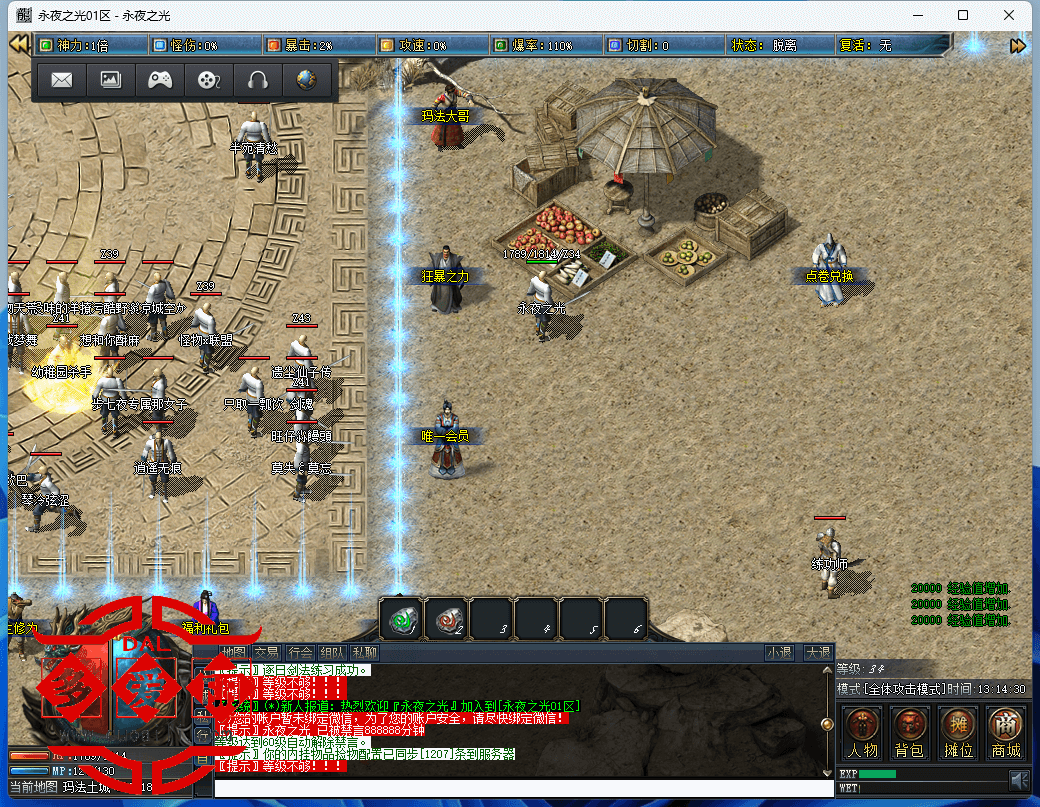The height and width of the screenshot is (807, 1040).
Task: Collapse the top bar with left double-arrow
Action: click(18, 45)
